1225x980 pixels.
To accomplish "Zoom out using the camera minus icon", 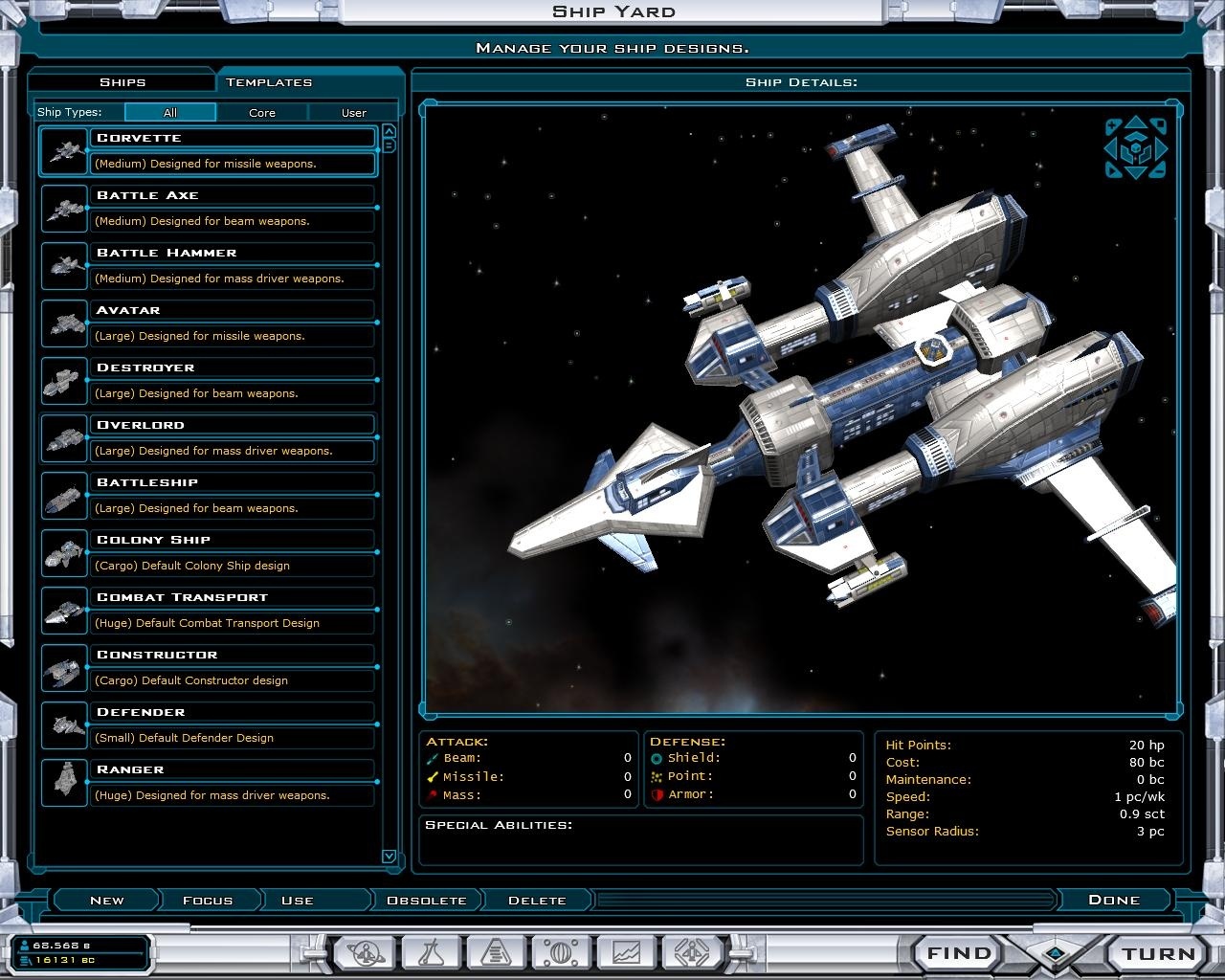I will tap(1158, 171).
